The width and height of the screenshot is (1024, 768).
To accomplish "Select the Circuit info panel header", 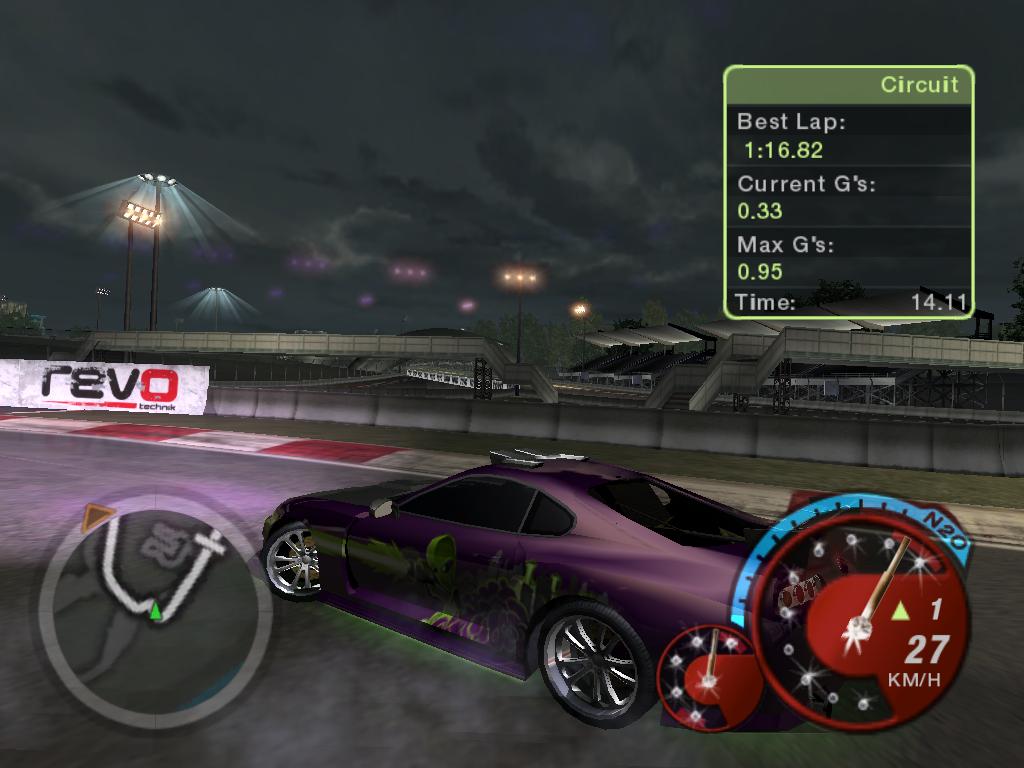I will [848, 85].
